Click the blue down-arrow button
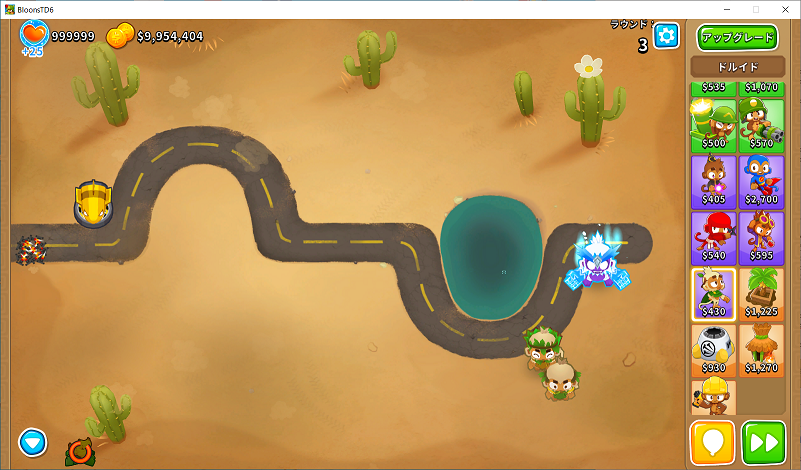Viewport: 801px width, 470px height. click(x=33, y=440)
